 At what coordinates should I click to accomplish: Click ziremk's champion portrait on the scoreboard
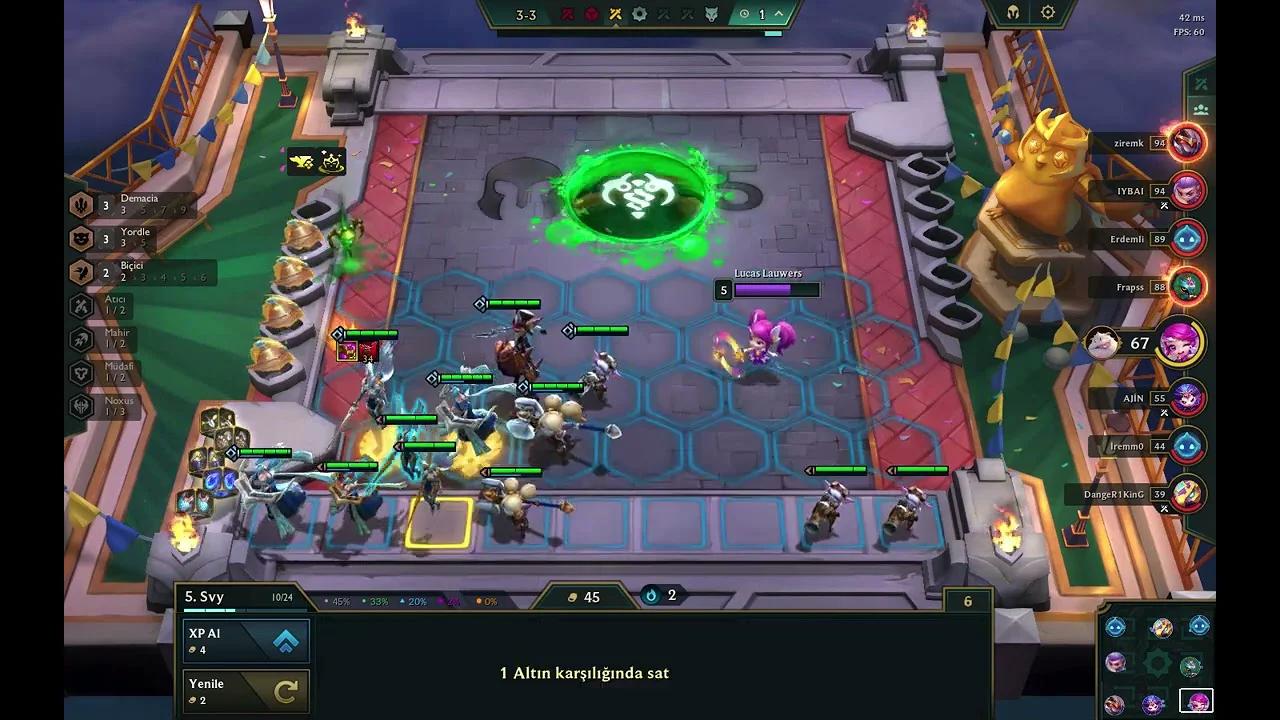point(1186,142)
